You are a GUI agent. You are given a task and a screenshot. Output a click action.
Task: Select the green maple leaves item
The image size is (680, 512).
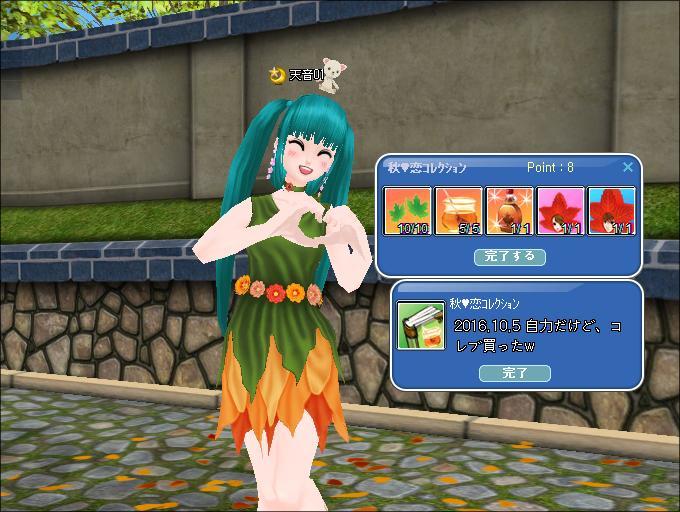(x=408, y=210)
